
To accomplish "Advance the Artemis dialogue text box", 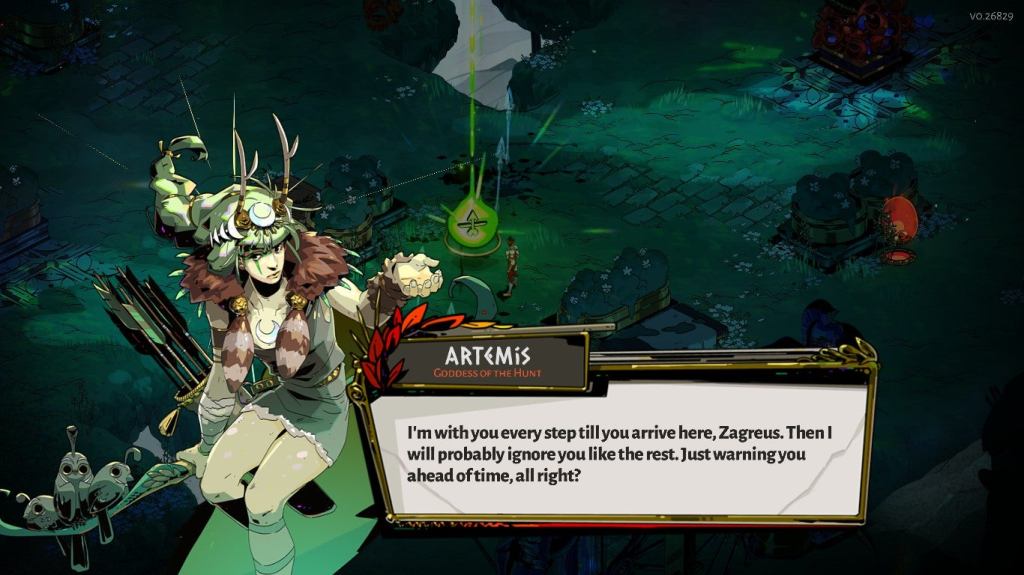I will [x=620, y=450].
